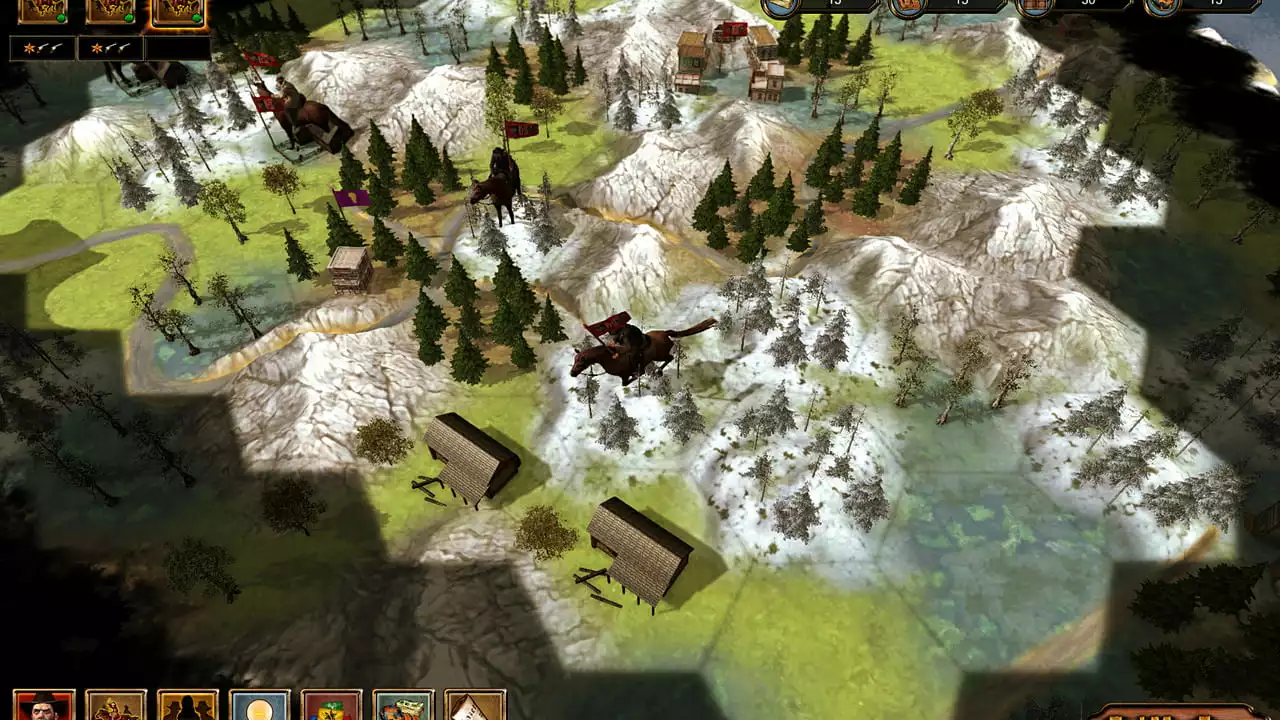Open the cowboy-hat leader portrait

44,705
